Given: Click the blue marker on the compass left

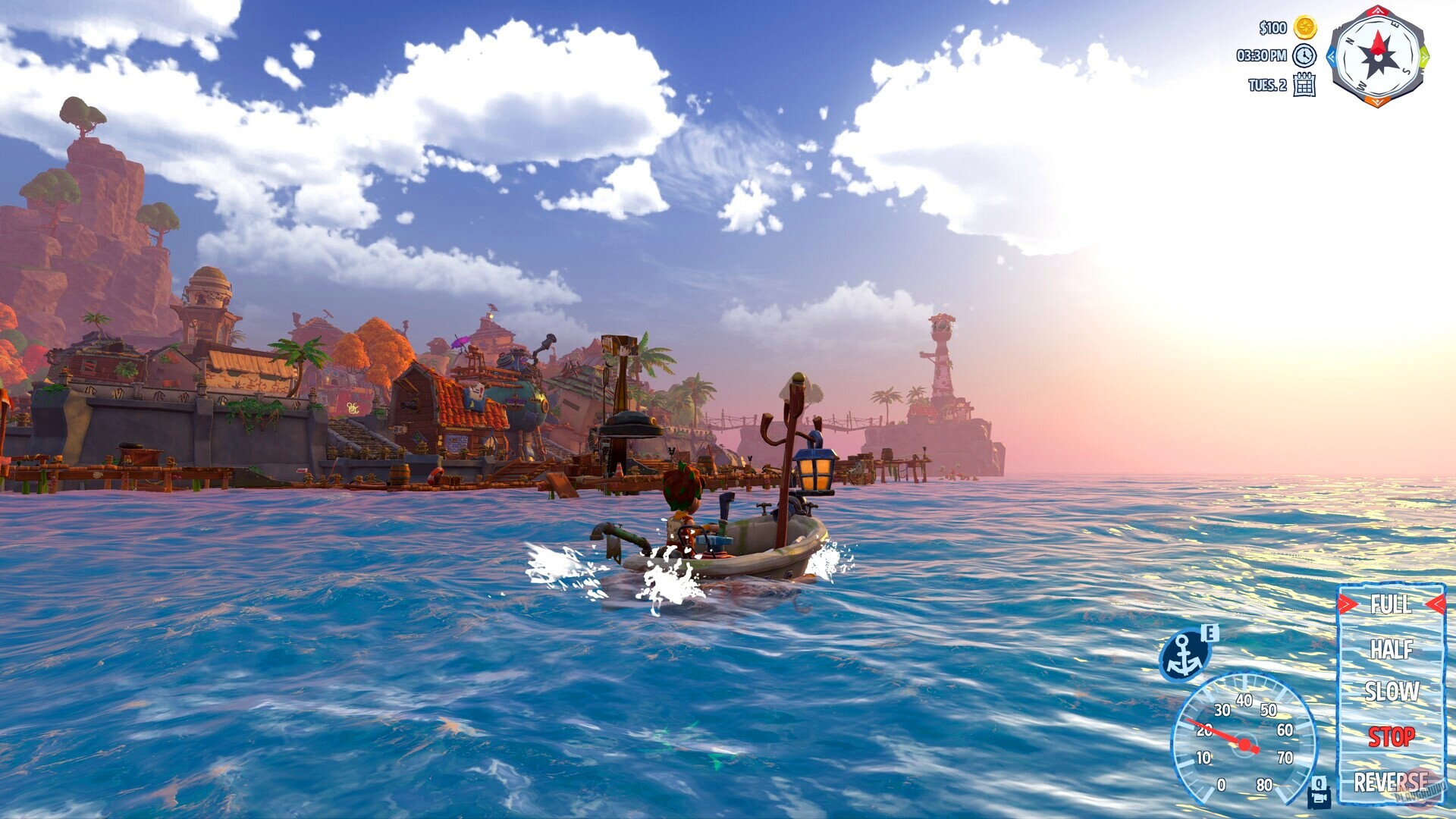Looking at the screenshot, I should pos(1333,55).
